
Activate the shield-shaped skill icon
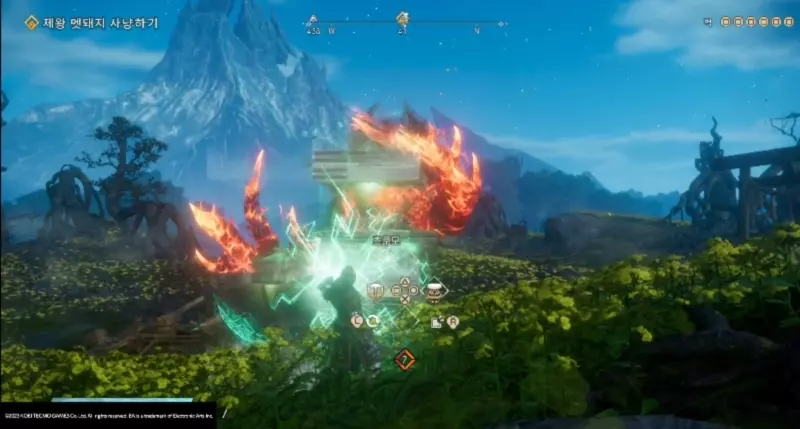(x=377, y=292)
